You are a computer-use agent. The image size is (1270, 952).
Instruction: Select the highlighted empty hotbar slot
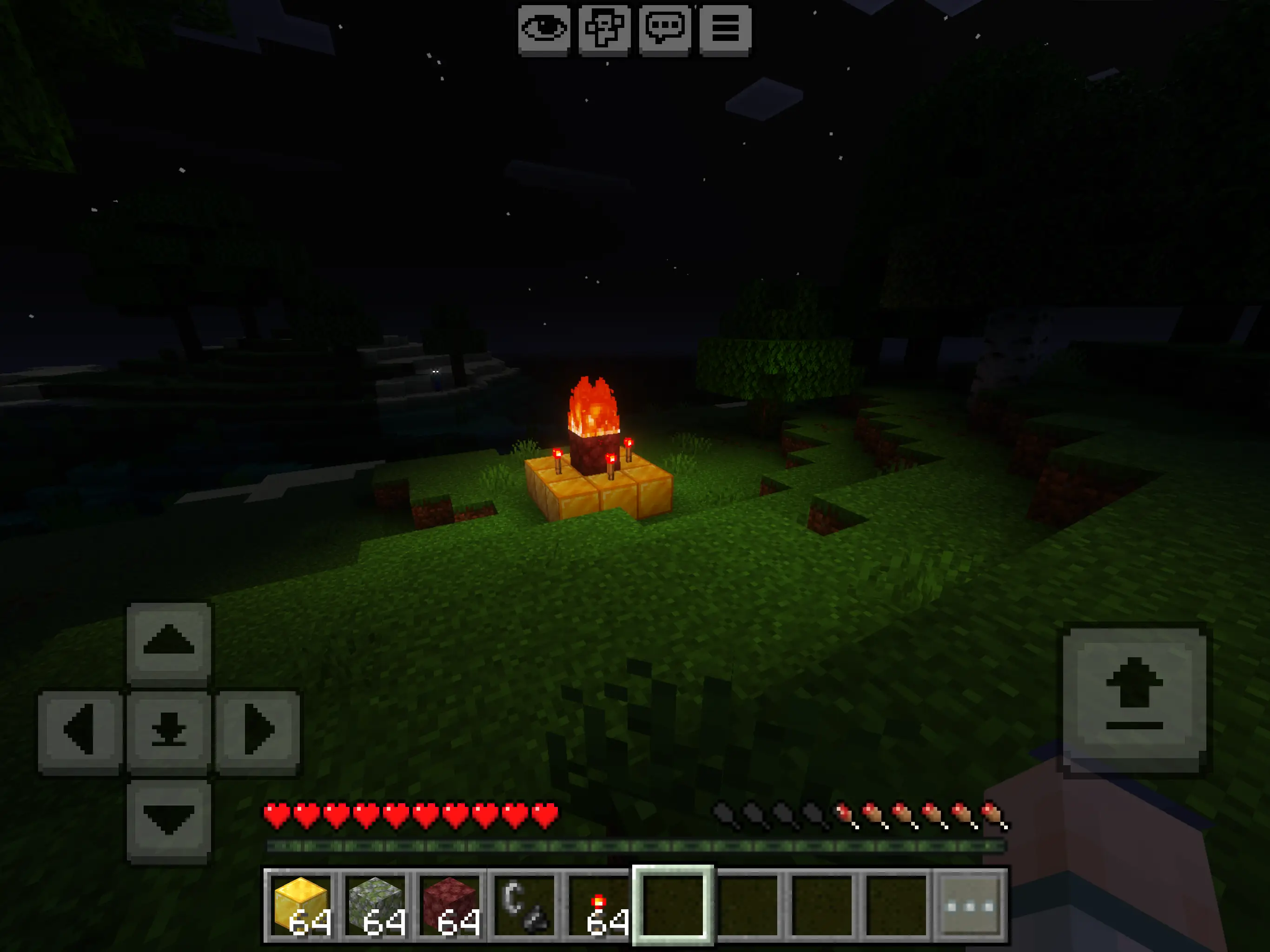click(x=673, y=906)
